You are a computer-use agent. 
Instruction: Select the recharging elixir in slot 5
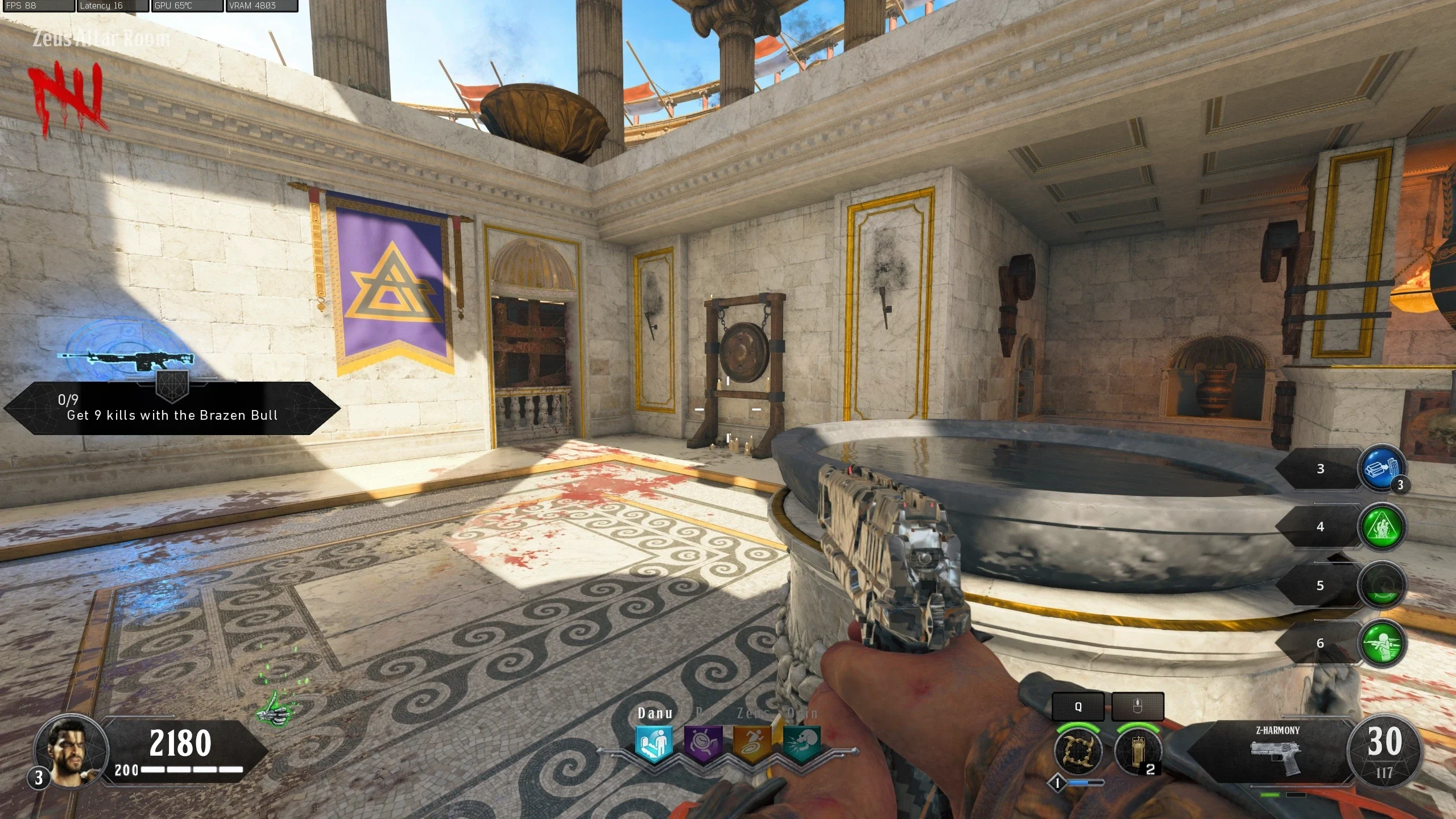(x=1381, y=585)
